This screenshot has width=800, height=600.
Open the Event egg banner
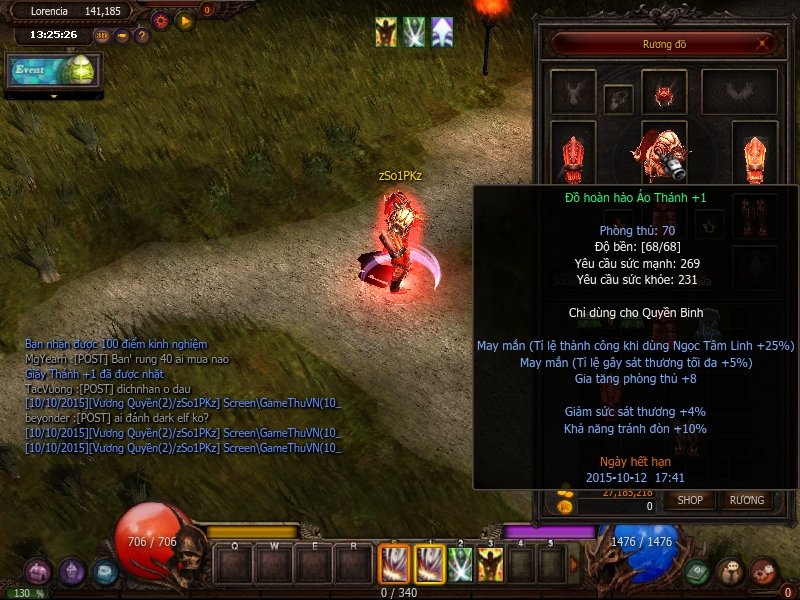tap(53, 71)
